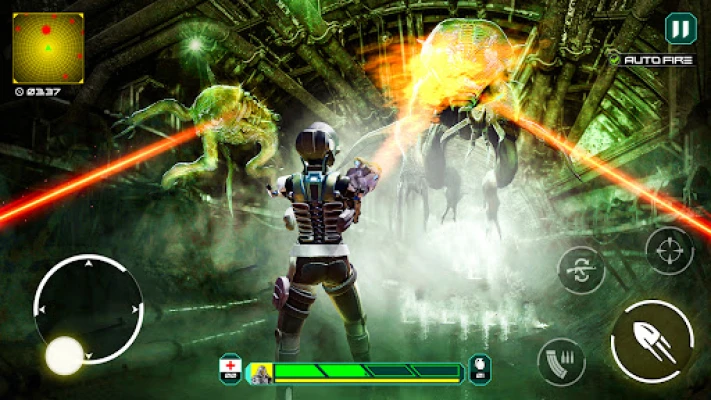Image resolution: width=711 pixels, height=400 pixels.
Task: Activate the crosshair aim button
Action: 669,250
